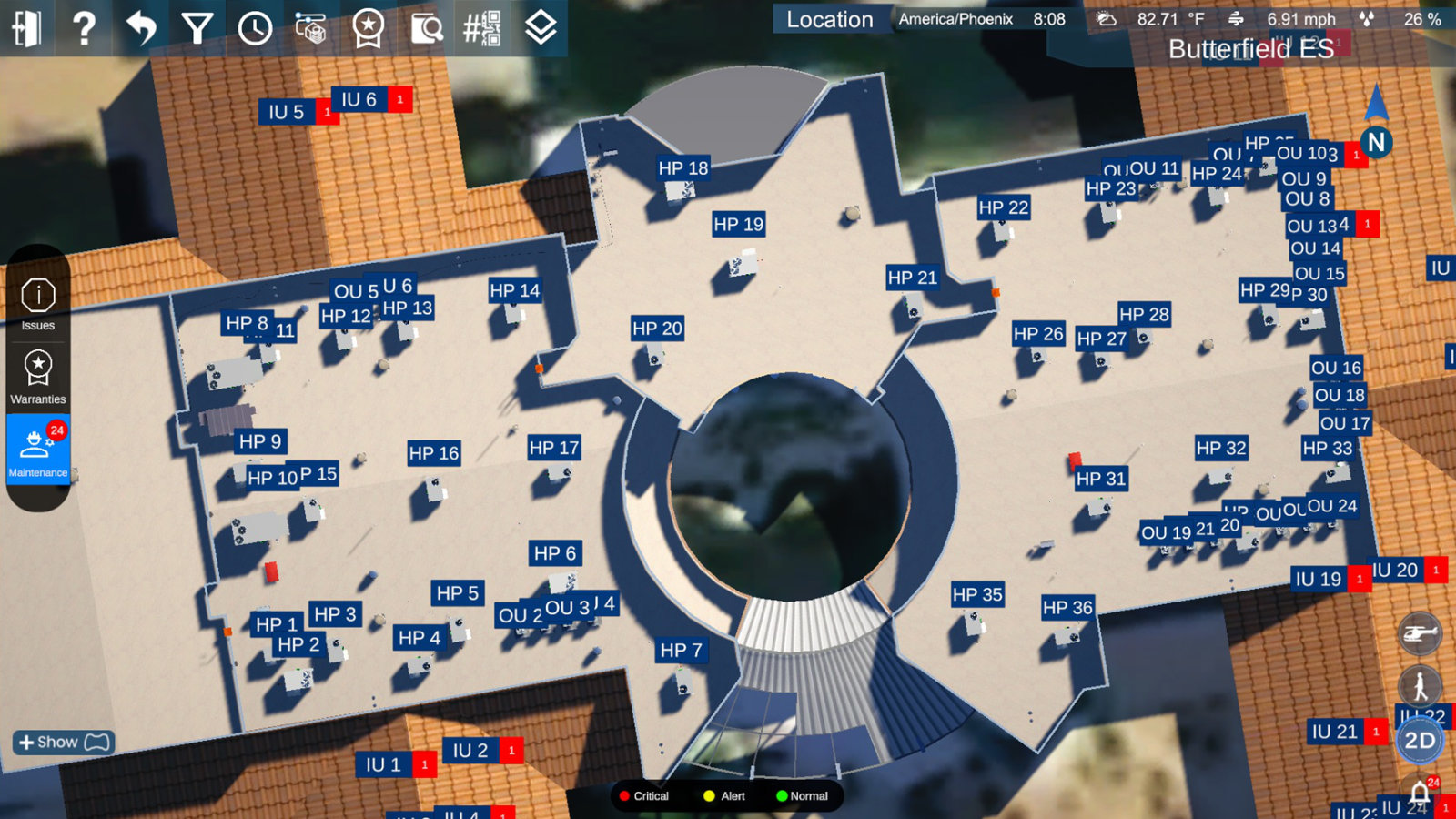
Task: Switch to helicopter view mode
Action: (x=1420, y=634)
